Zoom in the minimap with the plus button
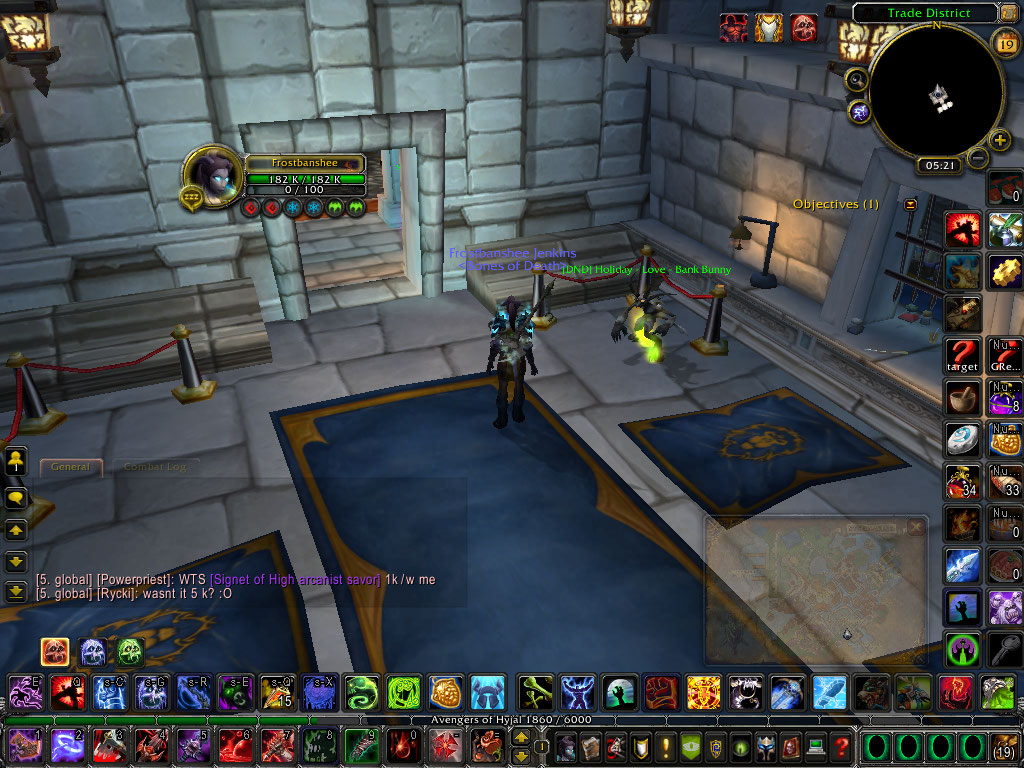Viewport: 1024px width, 768px height. pos(998,139)
